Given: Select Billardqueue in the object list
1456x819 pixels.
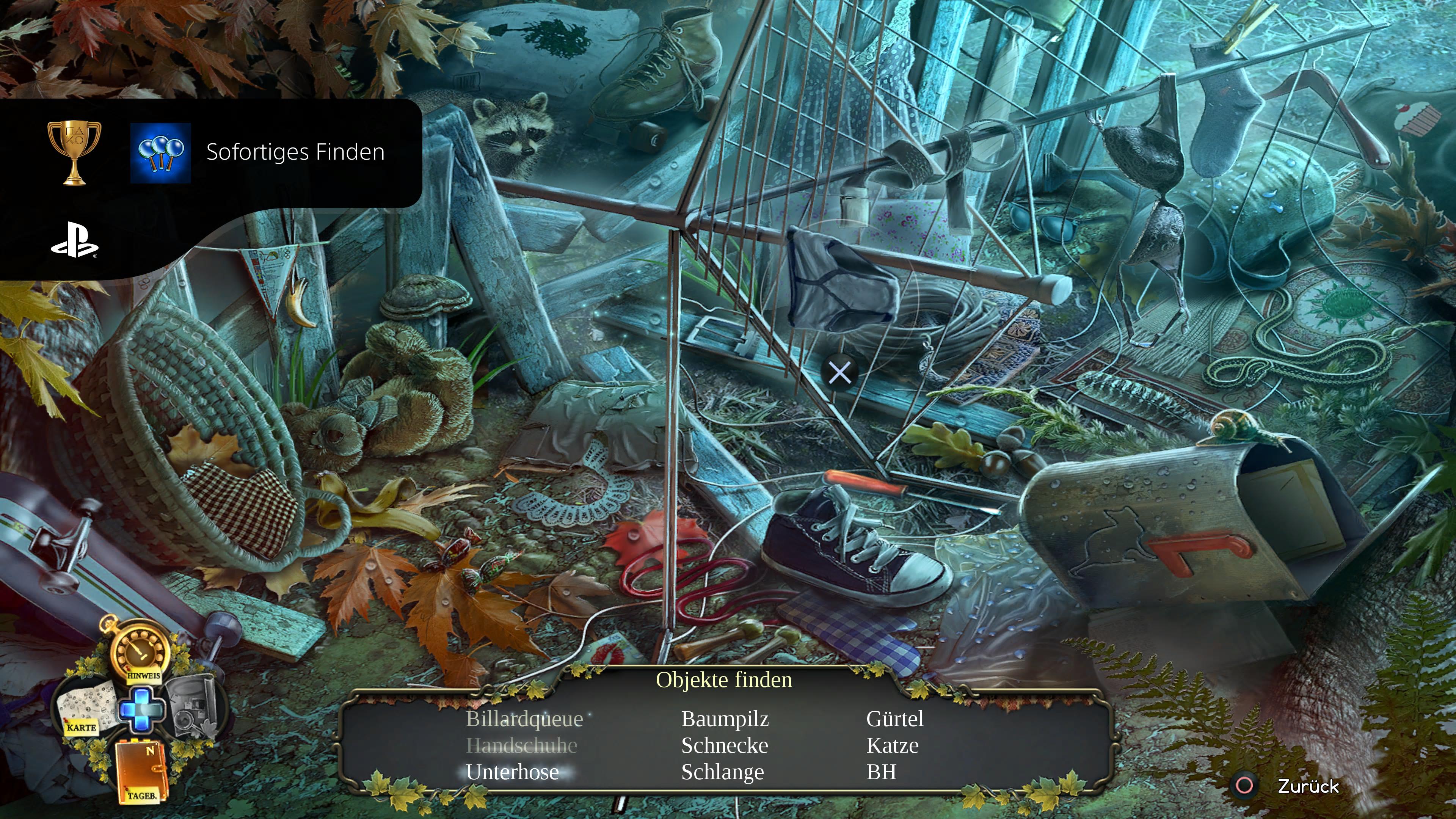Looking at the screenshot, I should pyautogui.click(x=524, y=719).
